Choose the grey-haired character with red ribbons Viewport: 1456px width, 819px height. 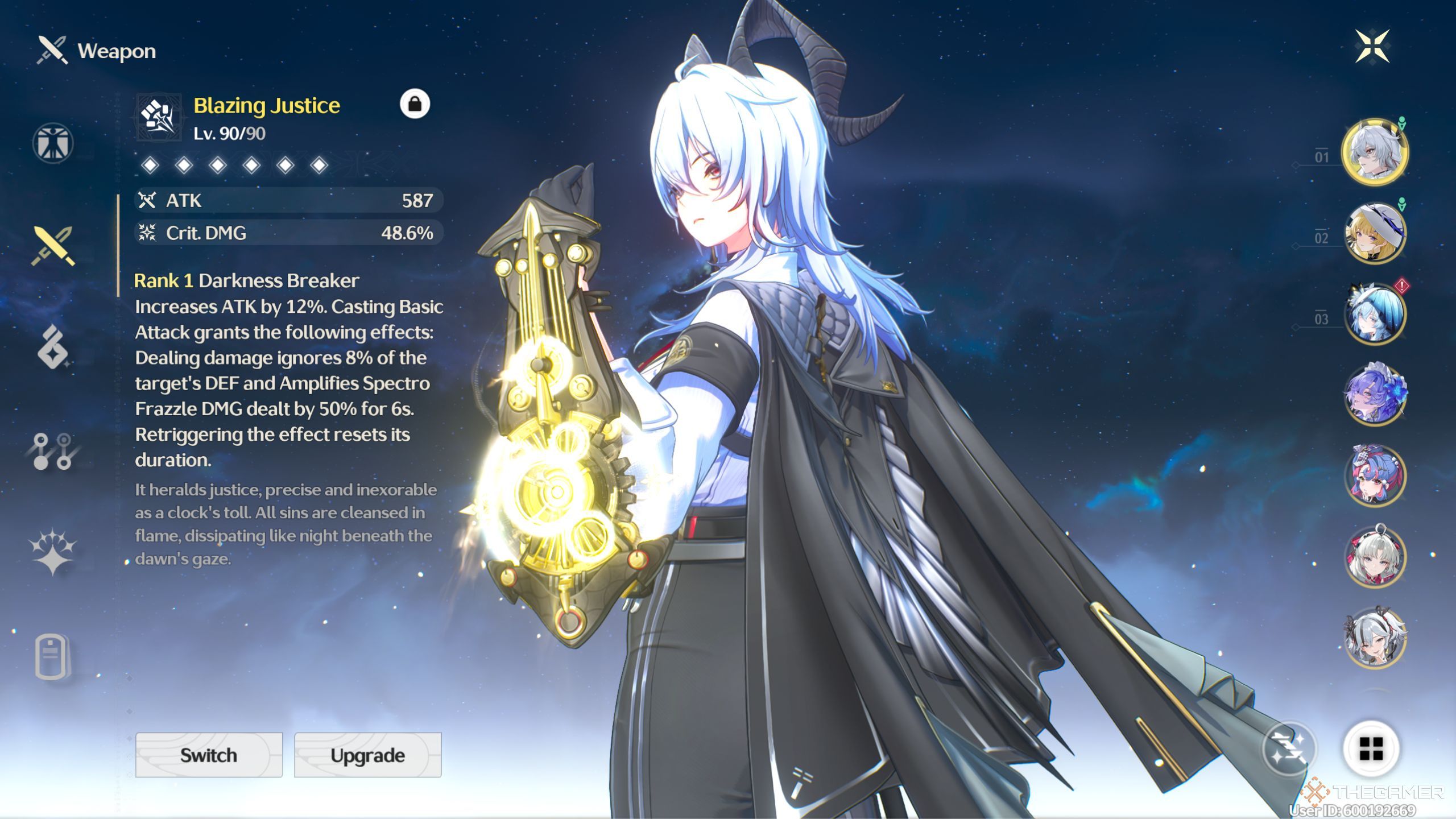click(x=1375, y=556)
